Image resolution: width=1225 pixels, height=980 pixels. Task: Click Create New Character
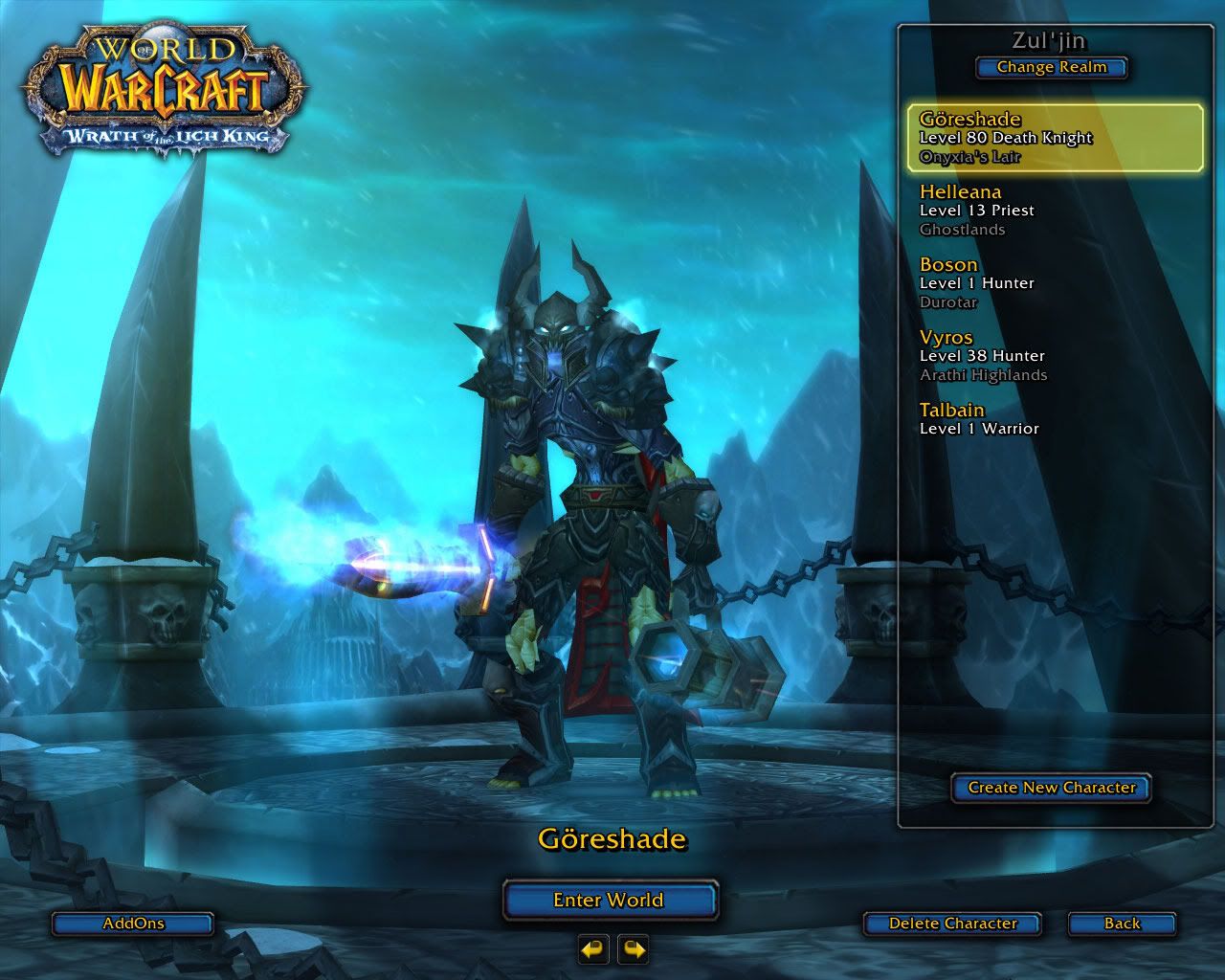[x=1050, y=789]
